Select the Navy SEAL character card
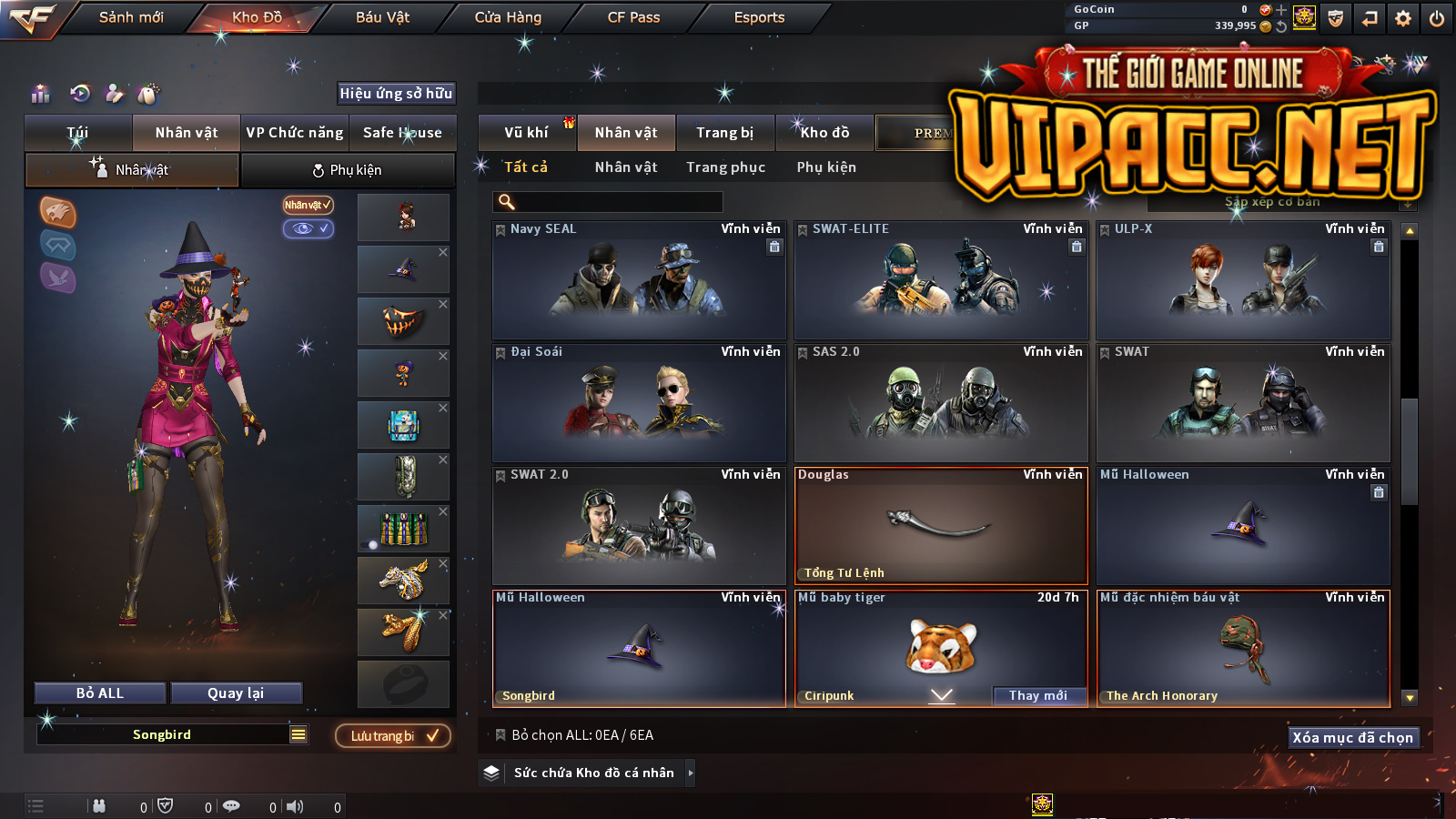The image size is (1456, 819). pyautogui.click(x=639, y=282)
